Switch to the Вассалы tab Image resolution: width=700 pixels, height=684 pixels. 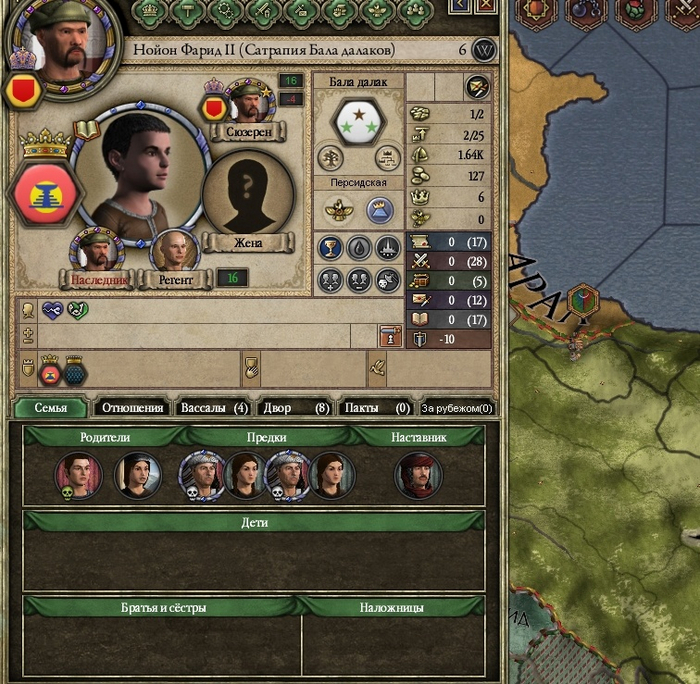[212, 408]
